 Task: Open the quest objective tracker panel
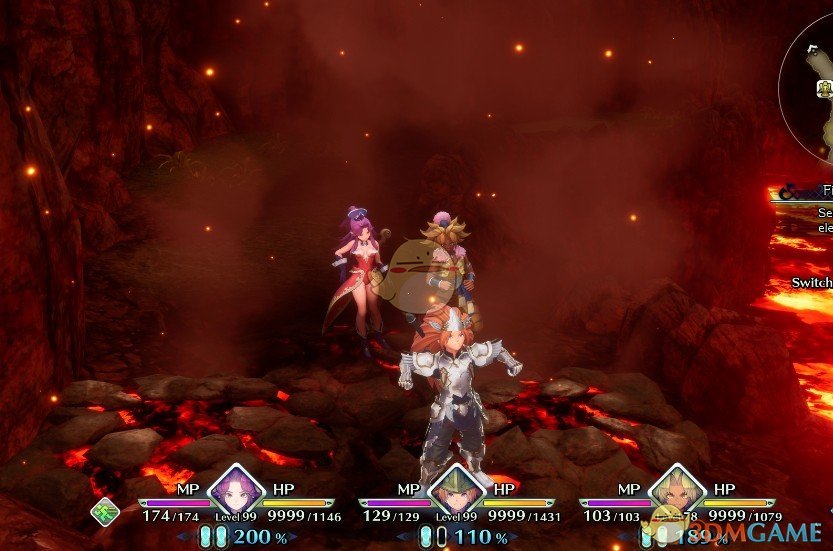804,210
